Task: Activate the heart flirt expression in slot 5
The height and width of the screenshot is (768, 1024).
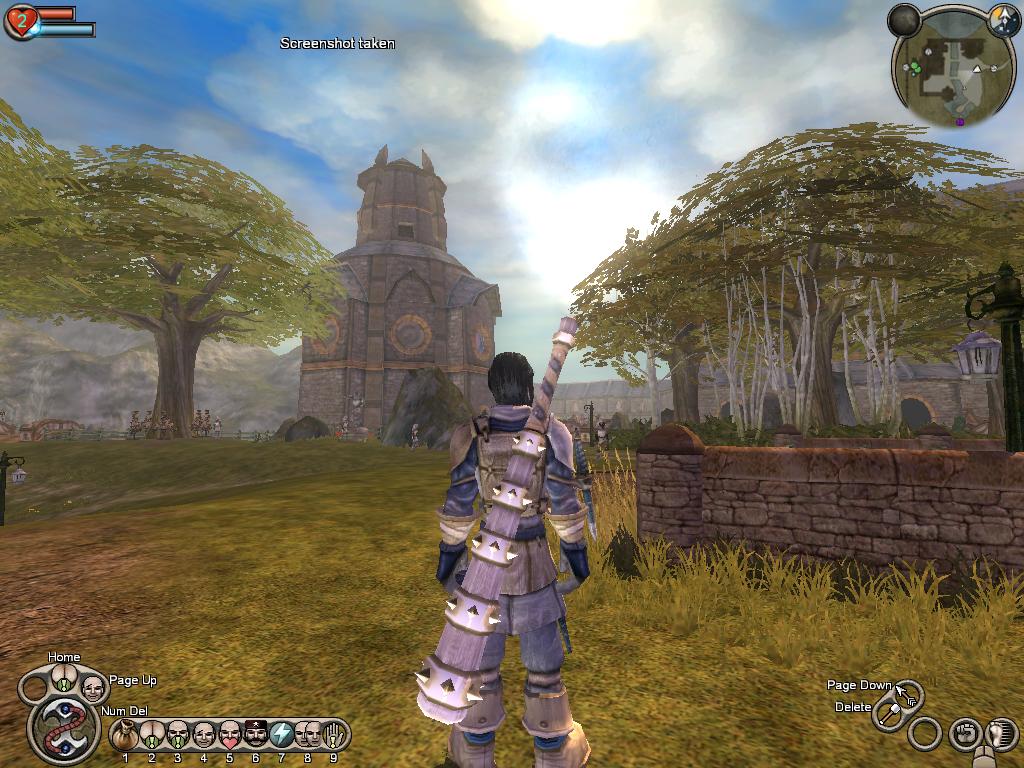Action: click(x=230, y=736)
